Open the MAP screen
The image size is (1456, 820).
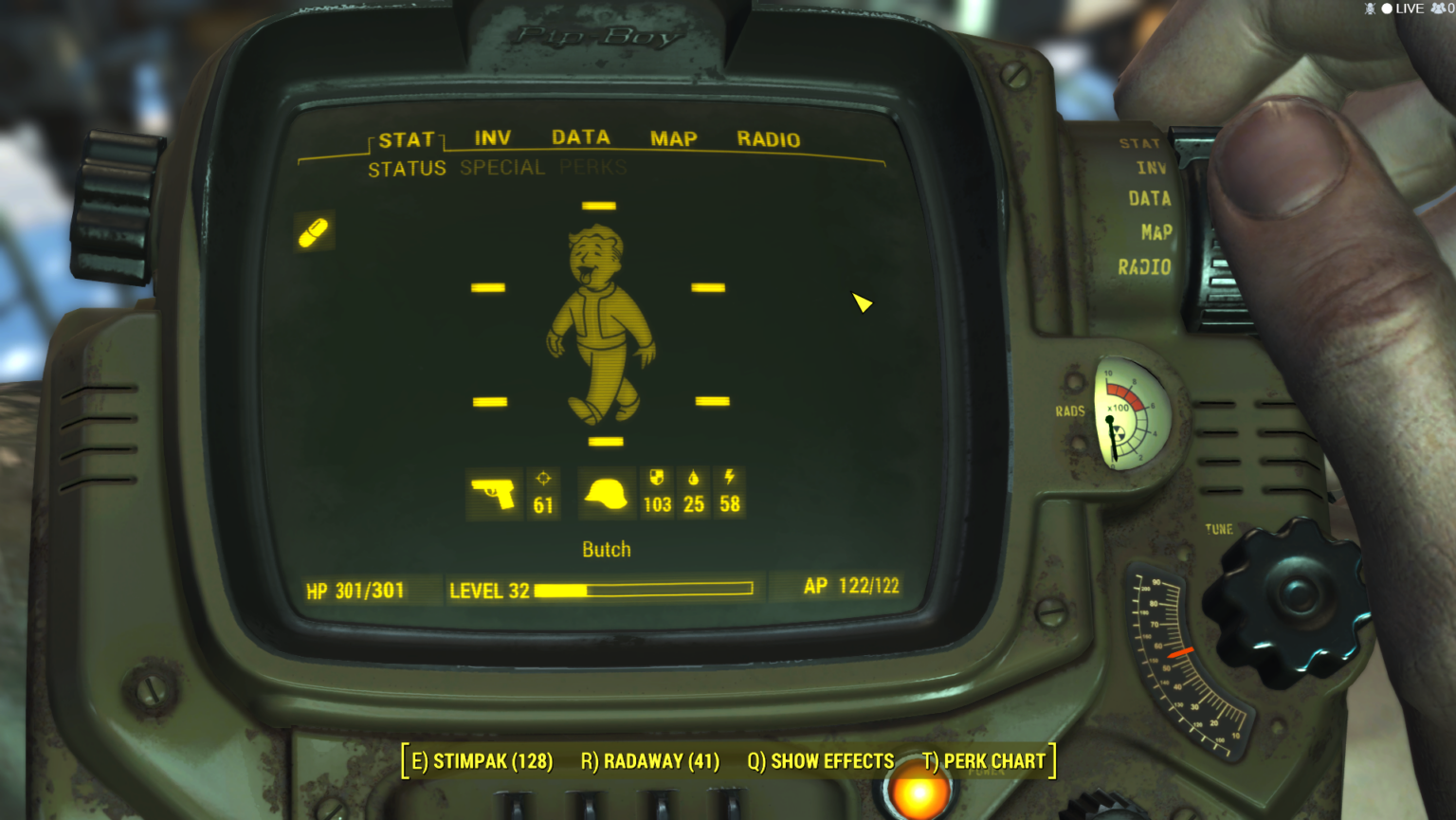(x=673, y=138)
